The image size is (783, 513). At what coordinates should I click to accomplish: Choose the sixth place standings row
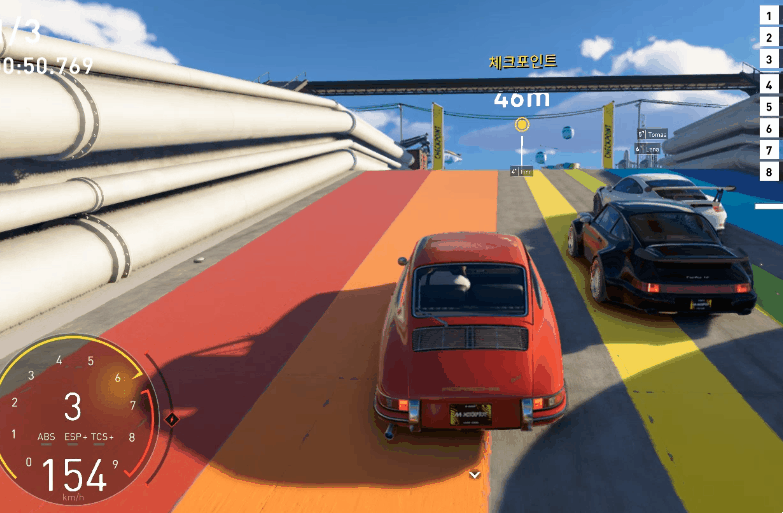coord(769,128)
